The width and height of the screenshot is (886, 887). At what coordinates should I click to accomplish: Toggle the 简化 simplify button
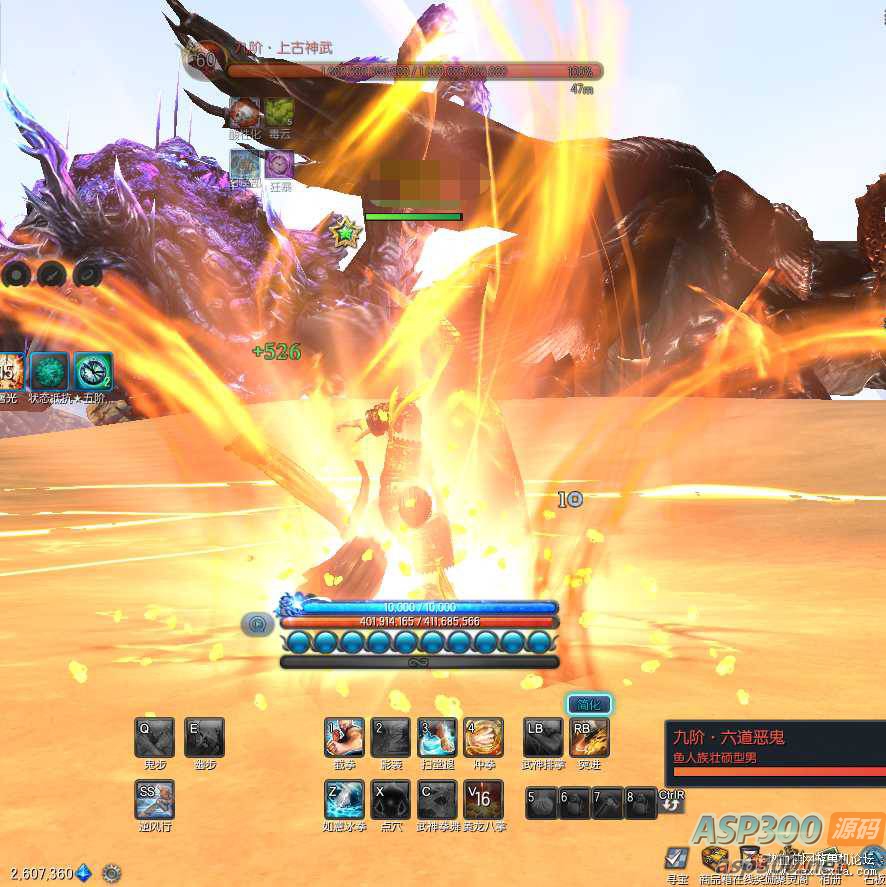tap(589, 704)
